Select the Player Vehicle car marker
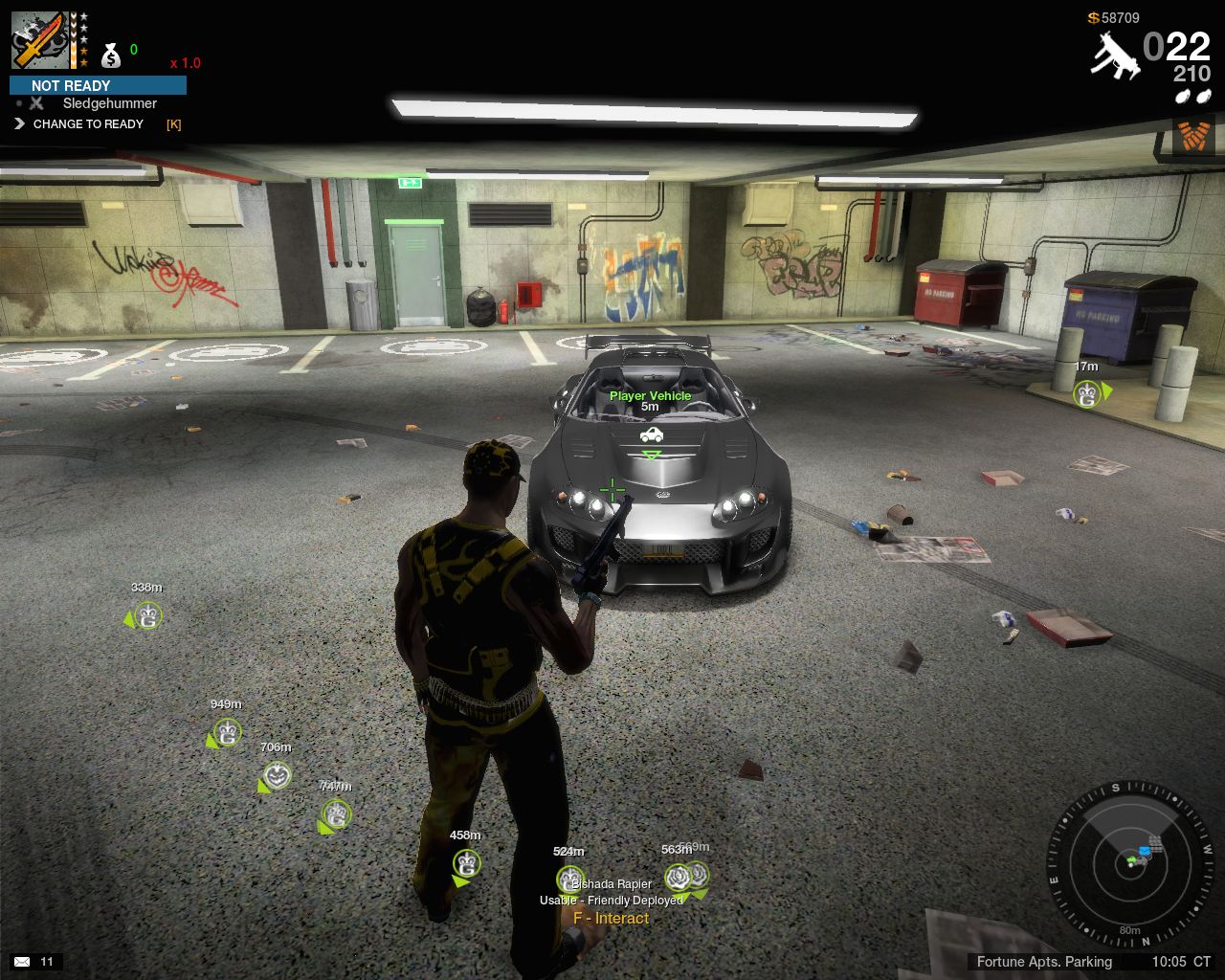Viewport: 1225px width, 980px height. pyautogui.click(x=651, y=434)
